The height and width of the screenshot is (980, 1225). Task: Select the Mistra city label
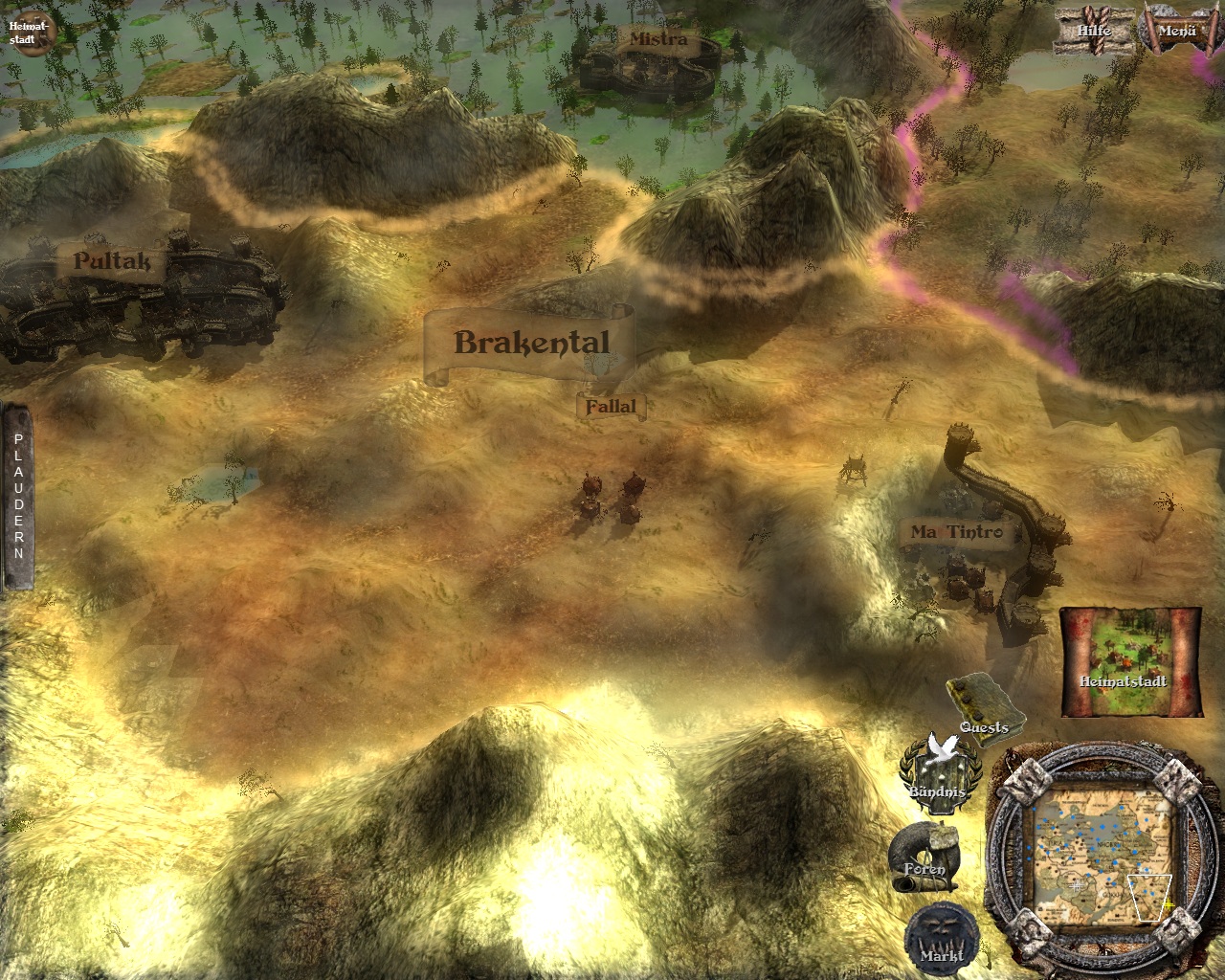[658, 40]
